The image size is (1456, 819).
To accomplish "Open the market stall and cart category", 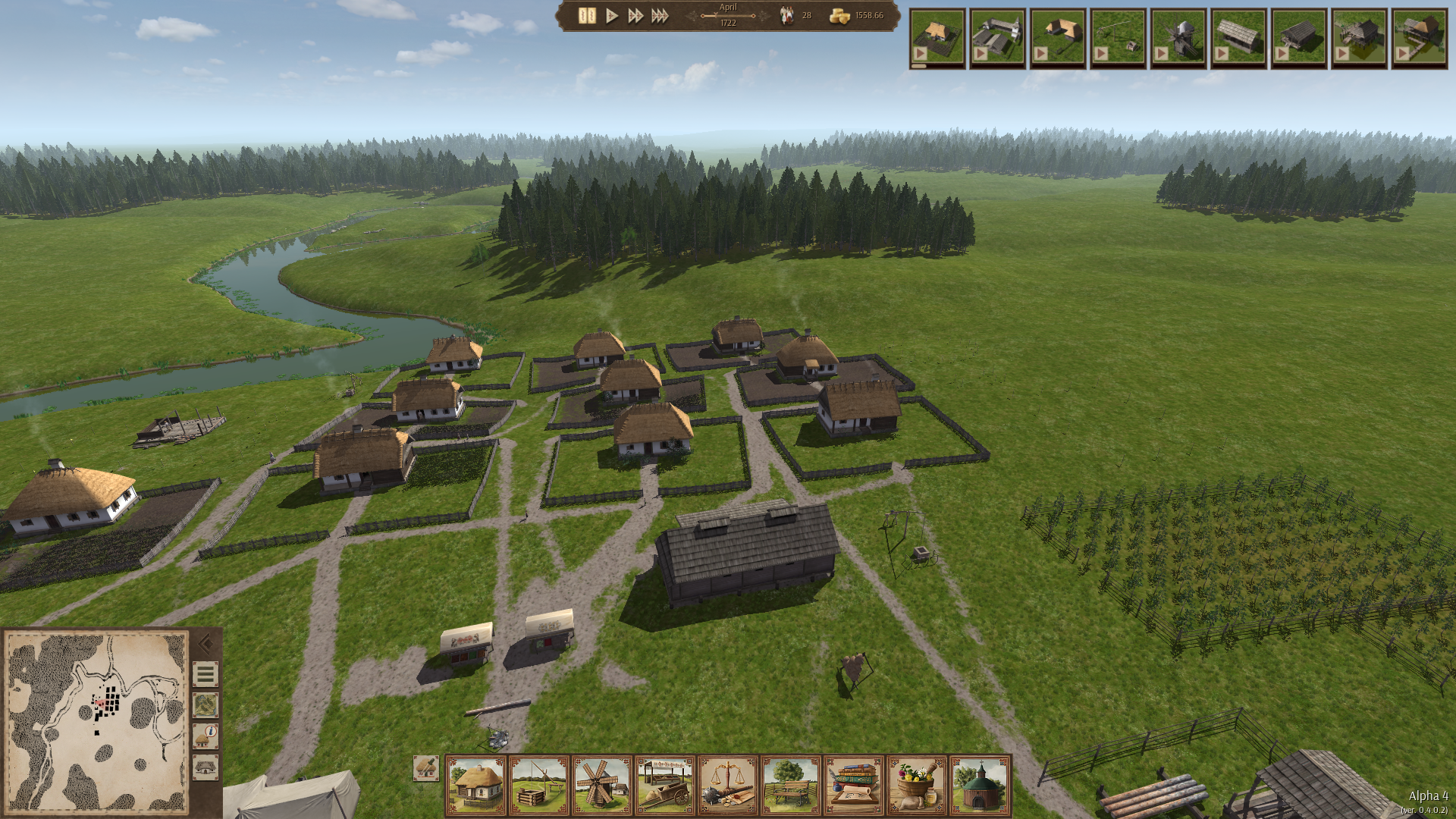I will [665, 786].
